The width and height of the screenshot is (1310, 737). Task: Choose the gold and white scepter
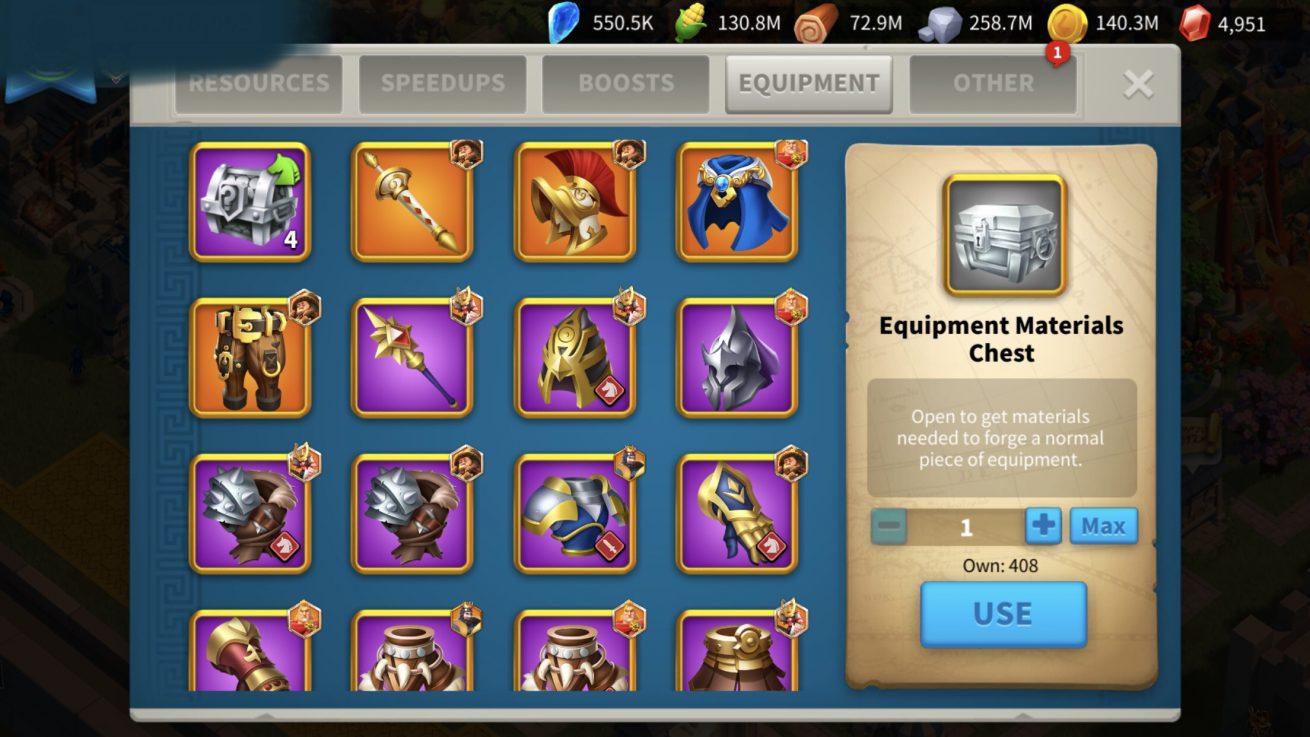[x=412, y=202]
